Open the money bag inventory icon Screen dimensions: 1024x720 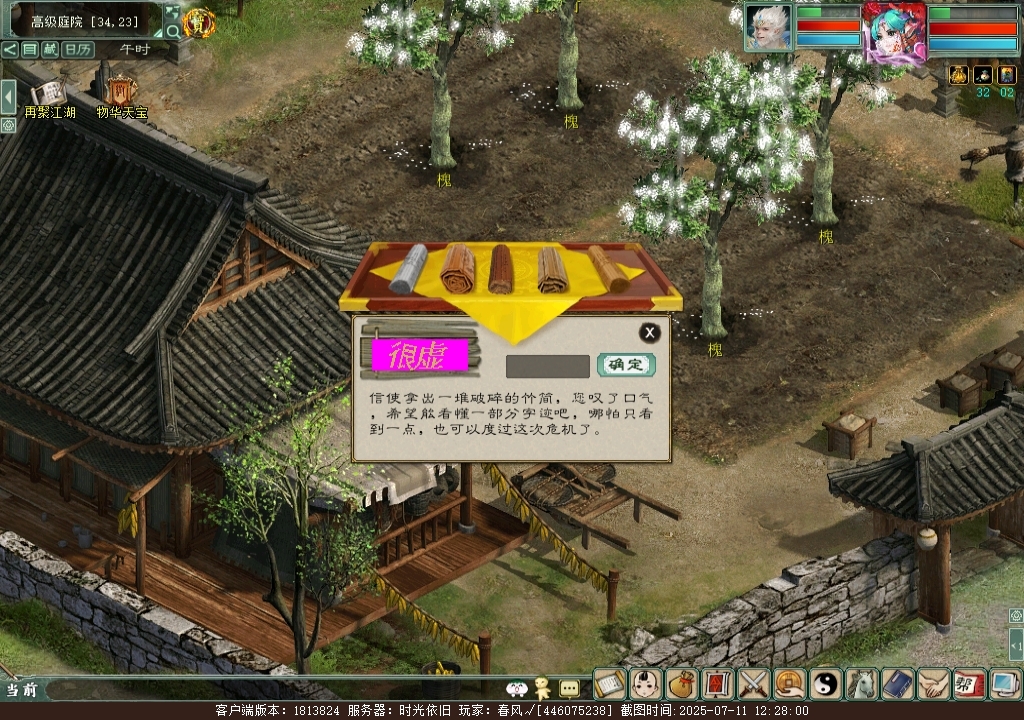click(x=682, y=684)
